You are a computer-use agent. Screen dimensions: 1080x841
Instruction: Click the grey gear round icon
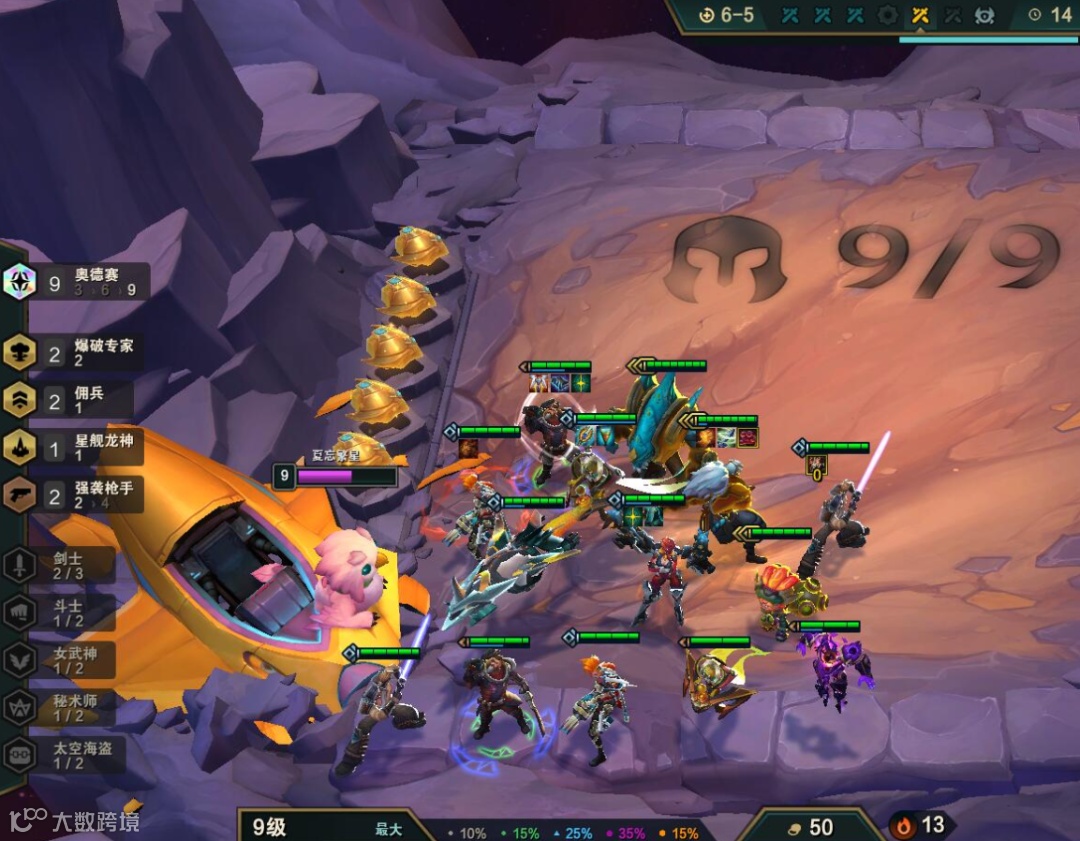pos(887,15)
